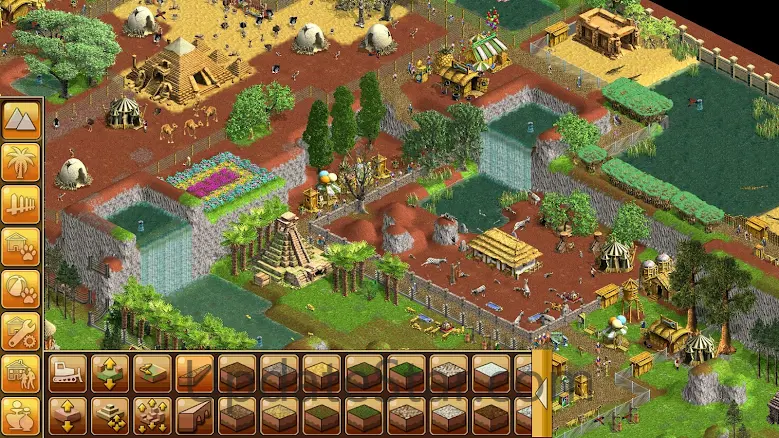Select the flatten terrain tool

point(152,373)
